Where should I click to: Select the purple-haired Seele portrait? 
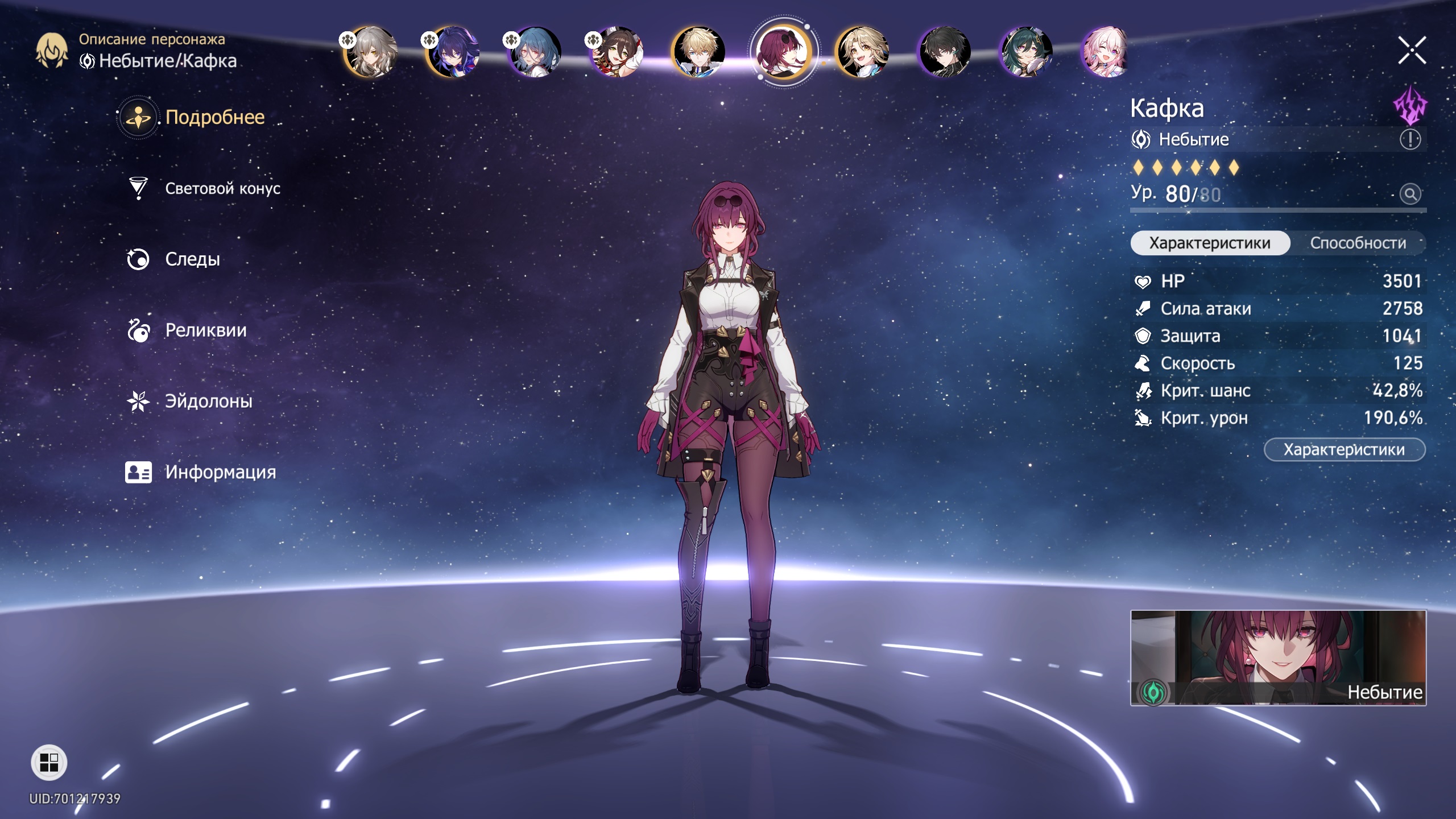(453, 52)
